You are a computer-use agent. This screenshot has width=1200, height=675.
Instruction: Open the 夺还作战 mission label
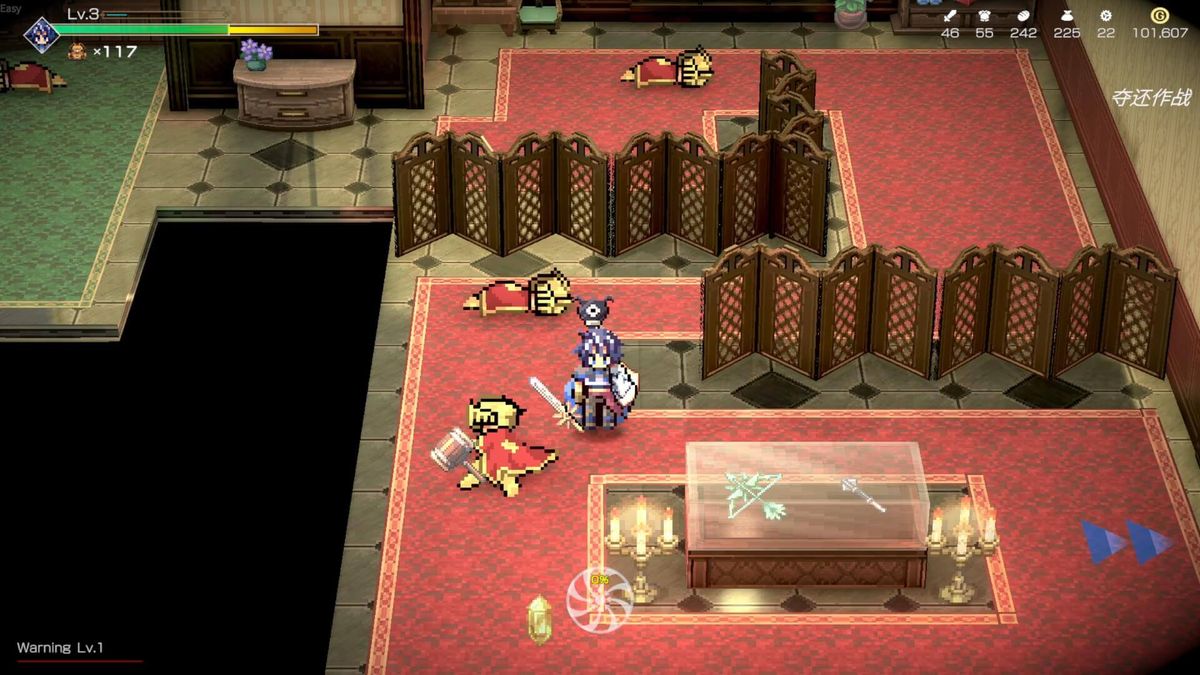(1151, 98)
